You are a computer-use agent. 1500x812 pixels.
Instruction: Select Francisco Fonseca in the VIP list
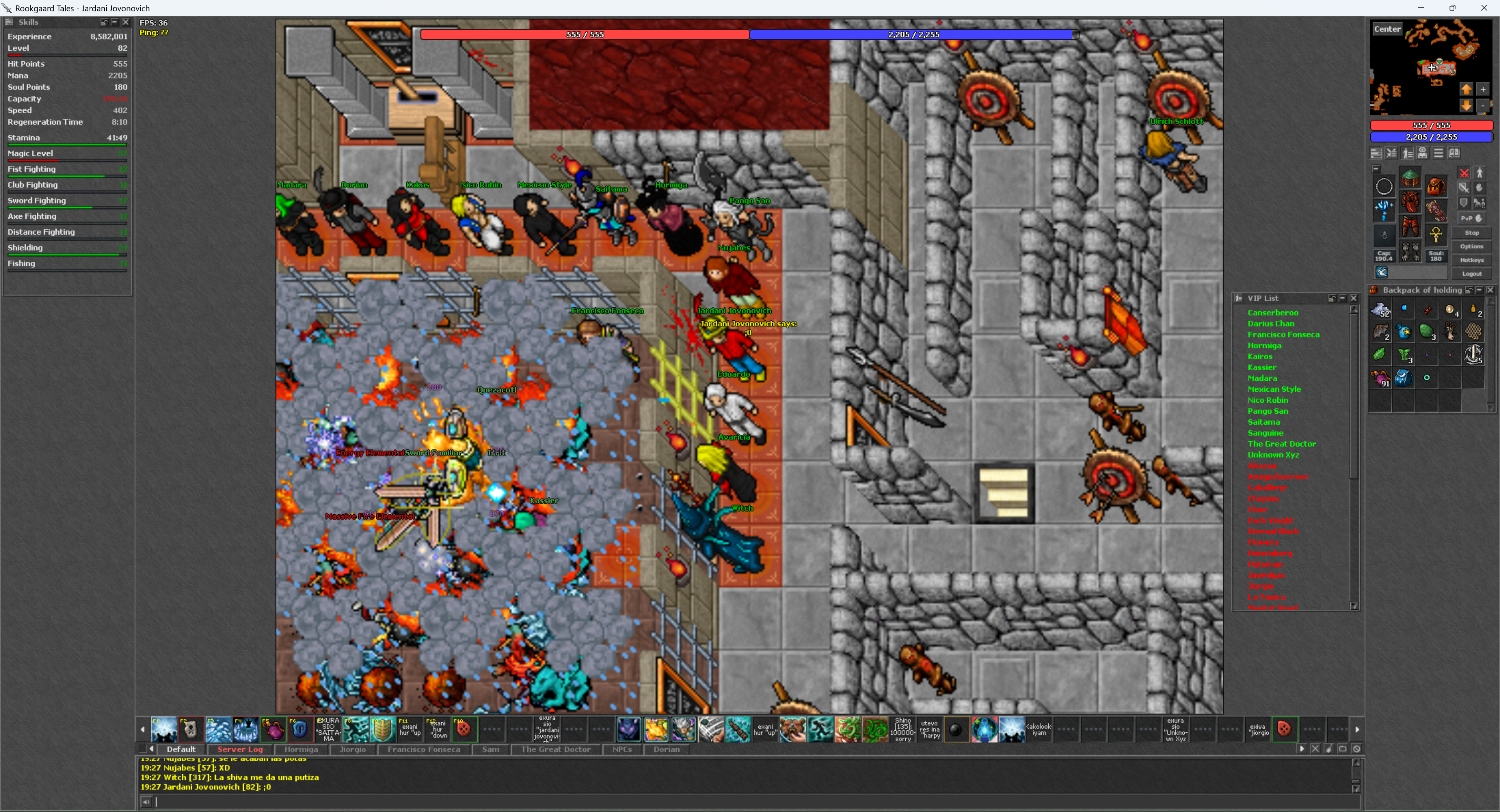click(x=1283, y=335)
